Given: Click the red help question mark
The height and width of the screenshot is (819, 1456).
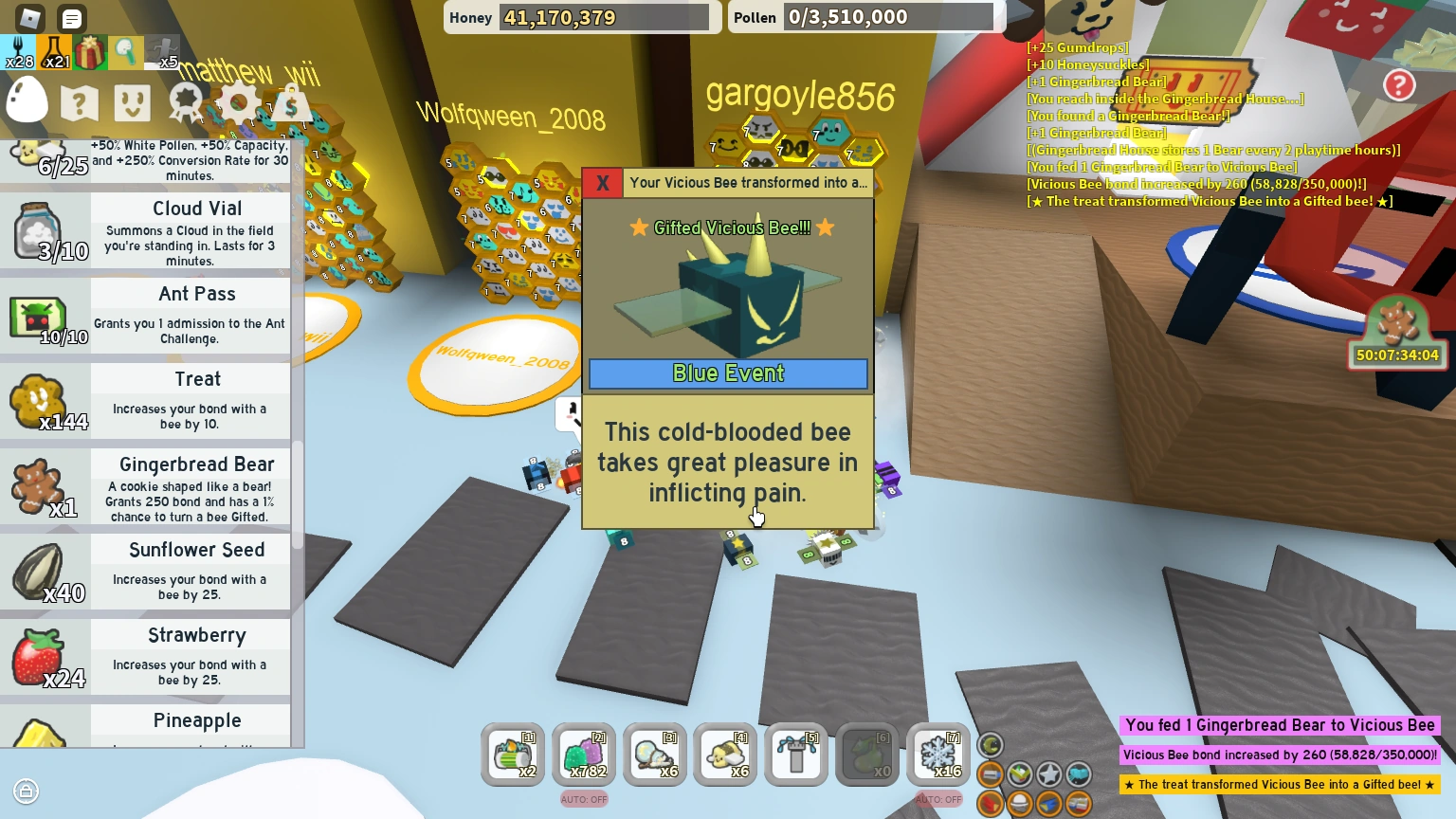Looking at the screenshot, I should click(1400, 85).
